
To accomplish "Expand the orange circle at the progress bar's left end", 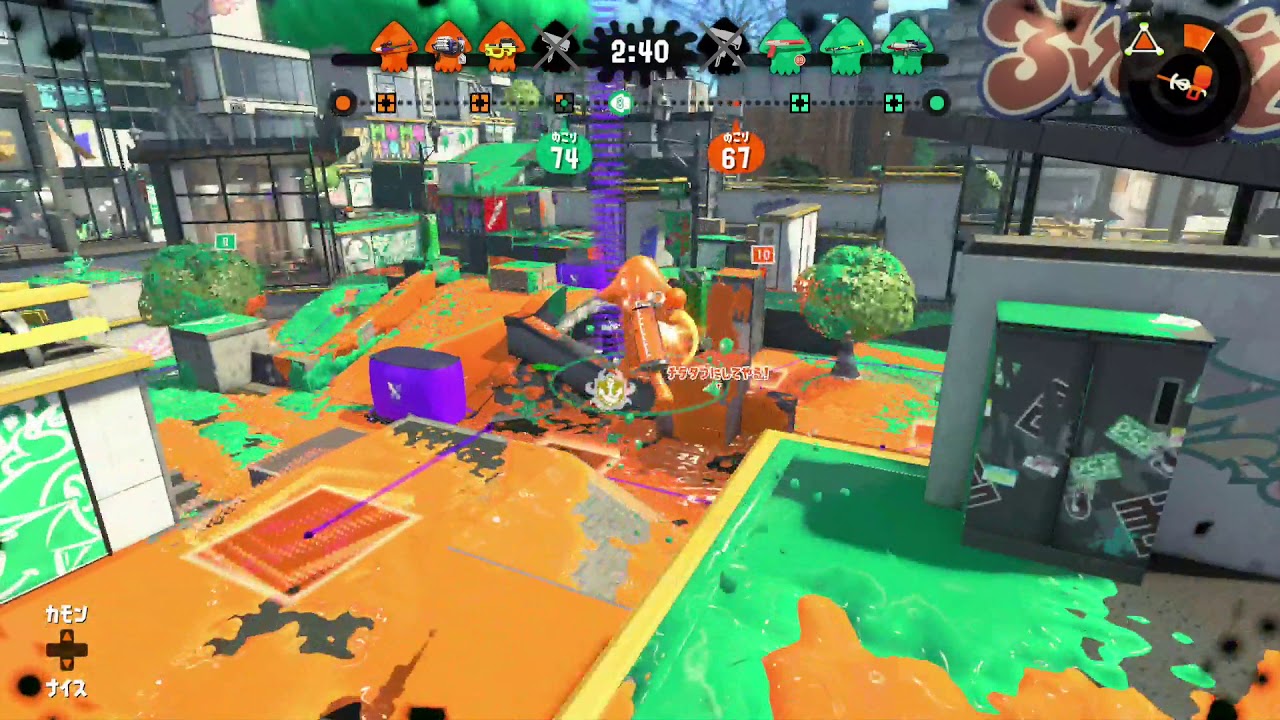I will click(x=343, y=100).
